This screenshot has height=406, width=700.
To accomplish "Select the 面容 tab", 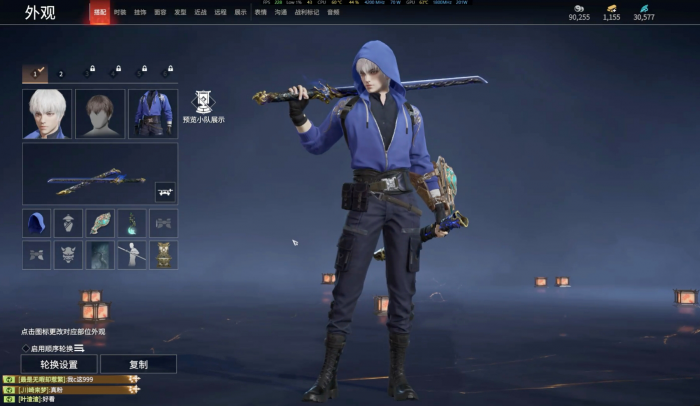I will (160, 12).
